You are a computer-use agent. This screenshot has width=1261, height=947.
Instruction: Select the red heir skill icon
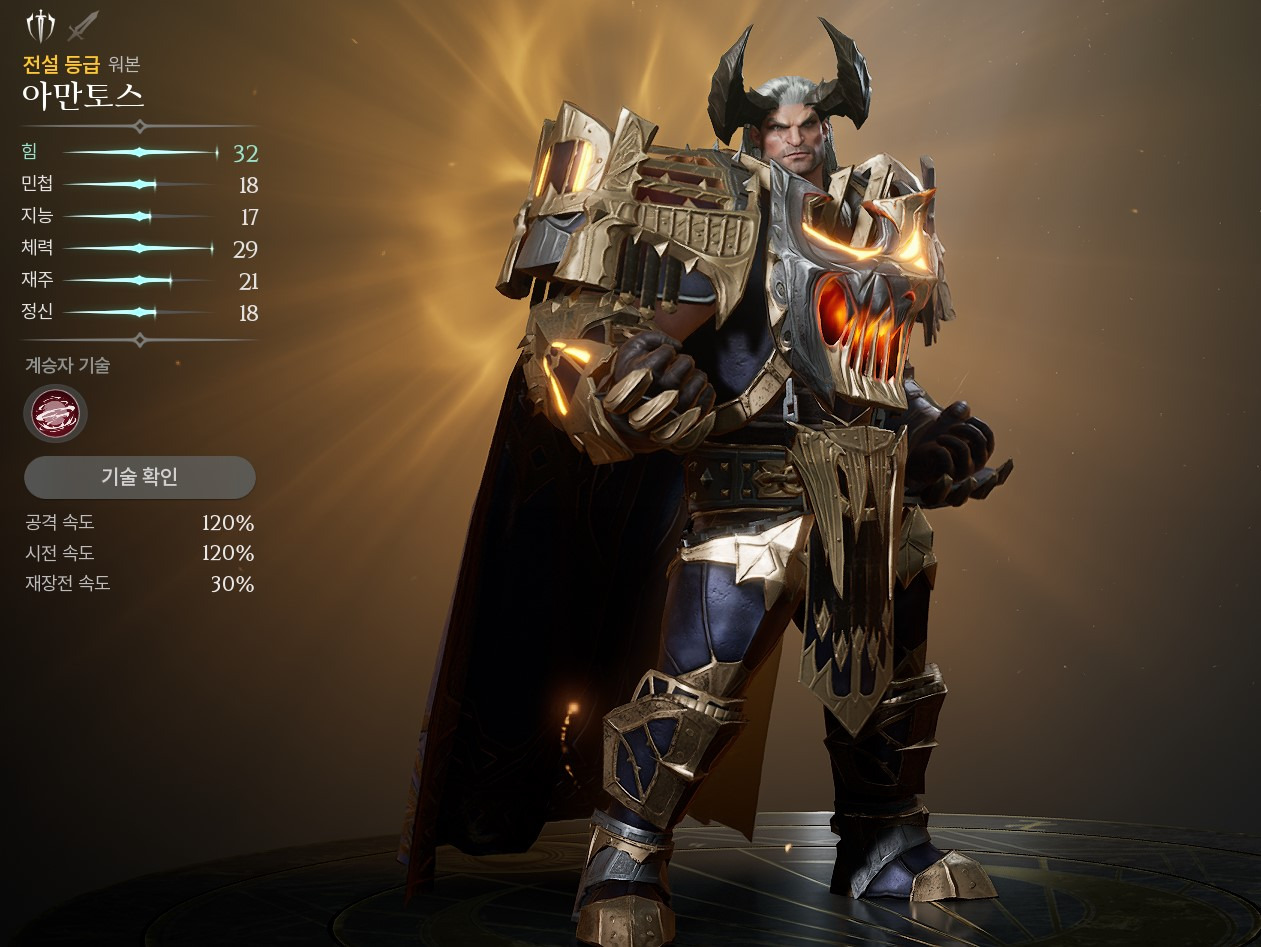(55, 413)
